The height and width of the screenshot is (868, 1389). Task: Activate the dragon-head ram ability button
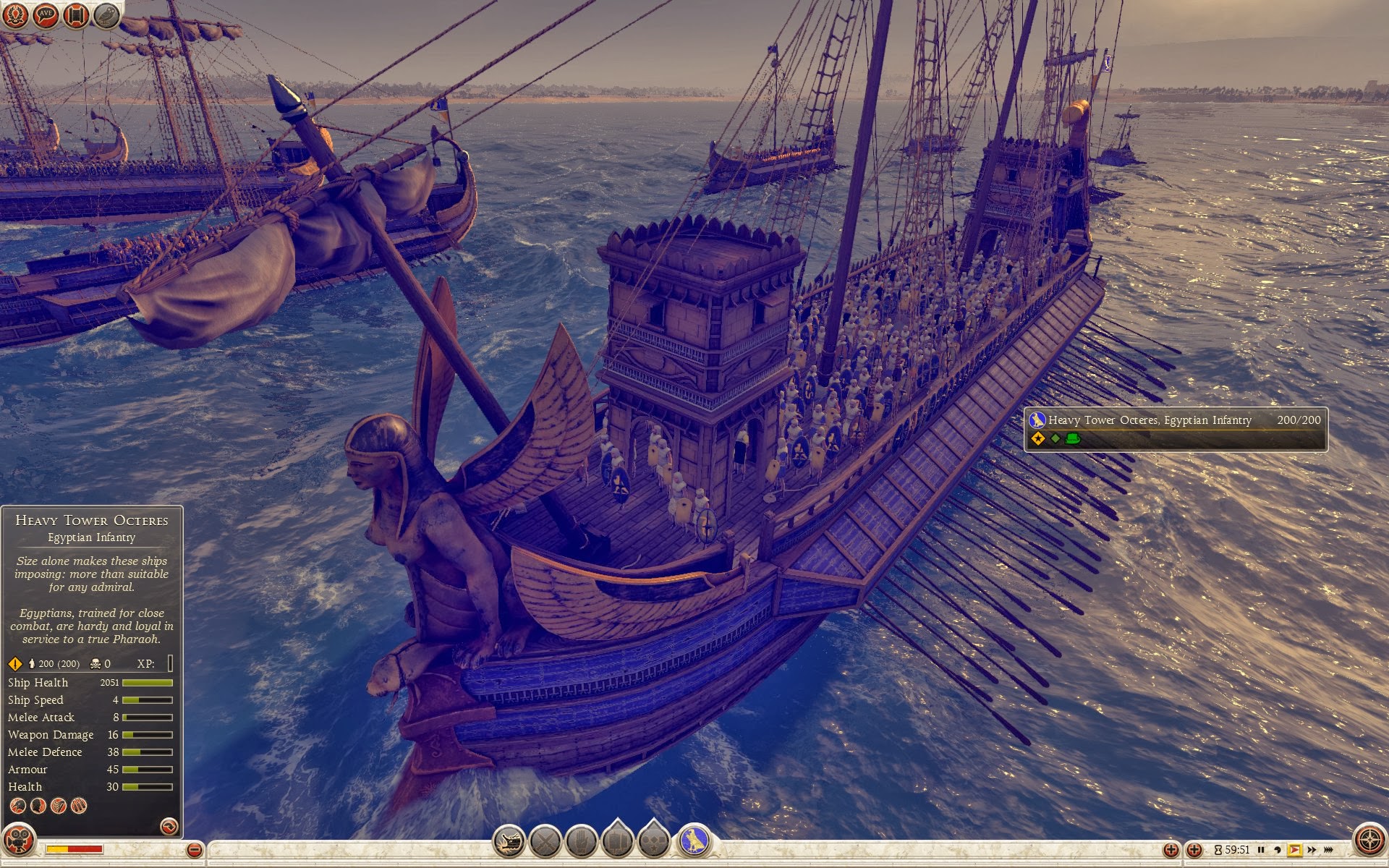509,841
